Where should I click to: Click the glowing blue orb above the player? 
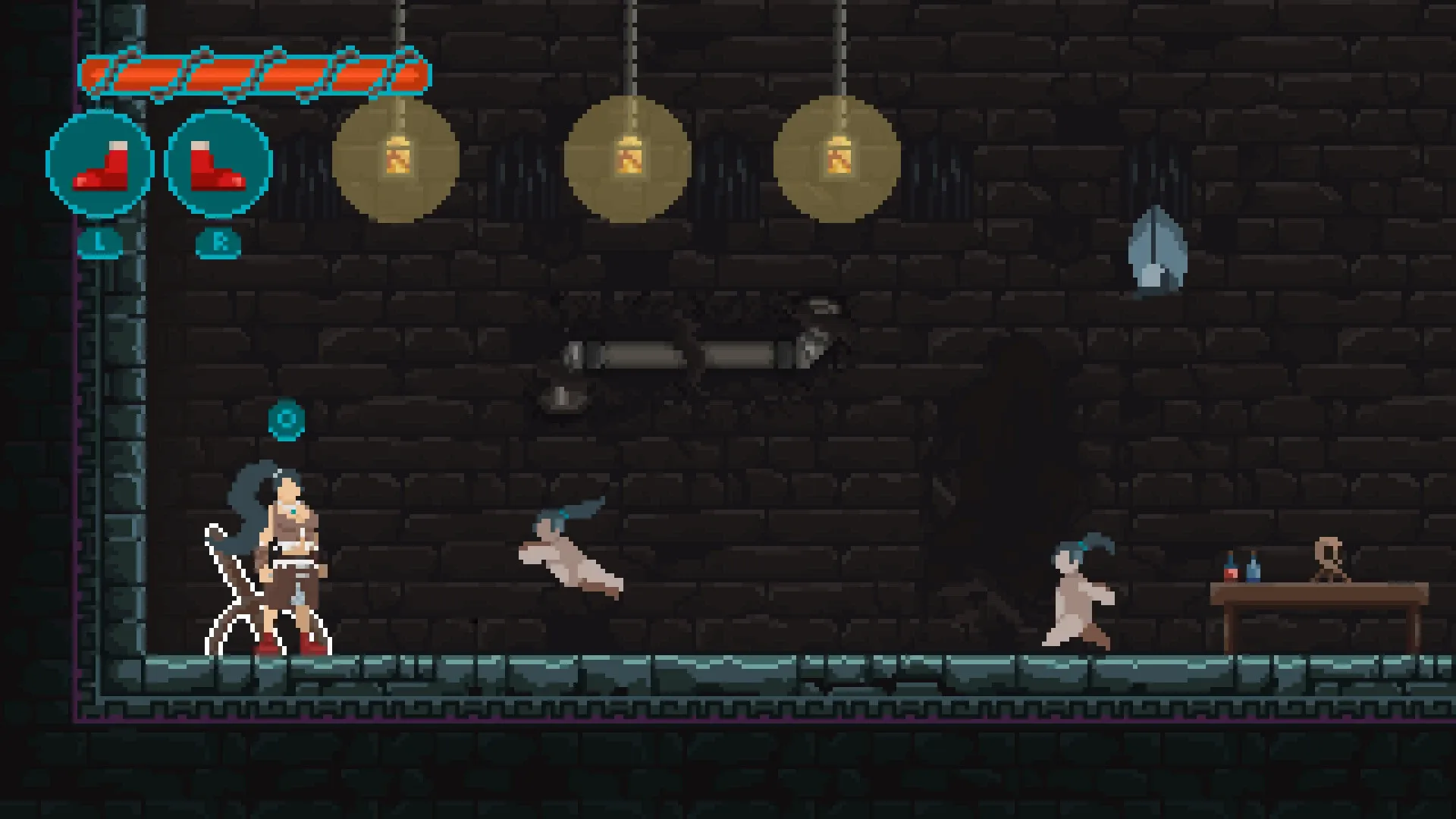tap(287, 419)
